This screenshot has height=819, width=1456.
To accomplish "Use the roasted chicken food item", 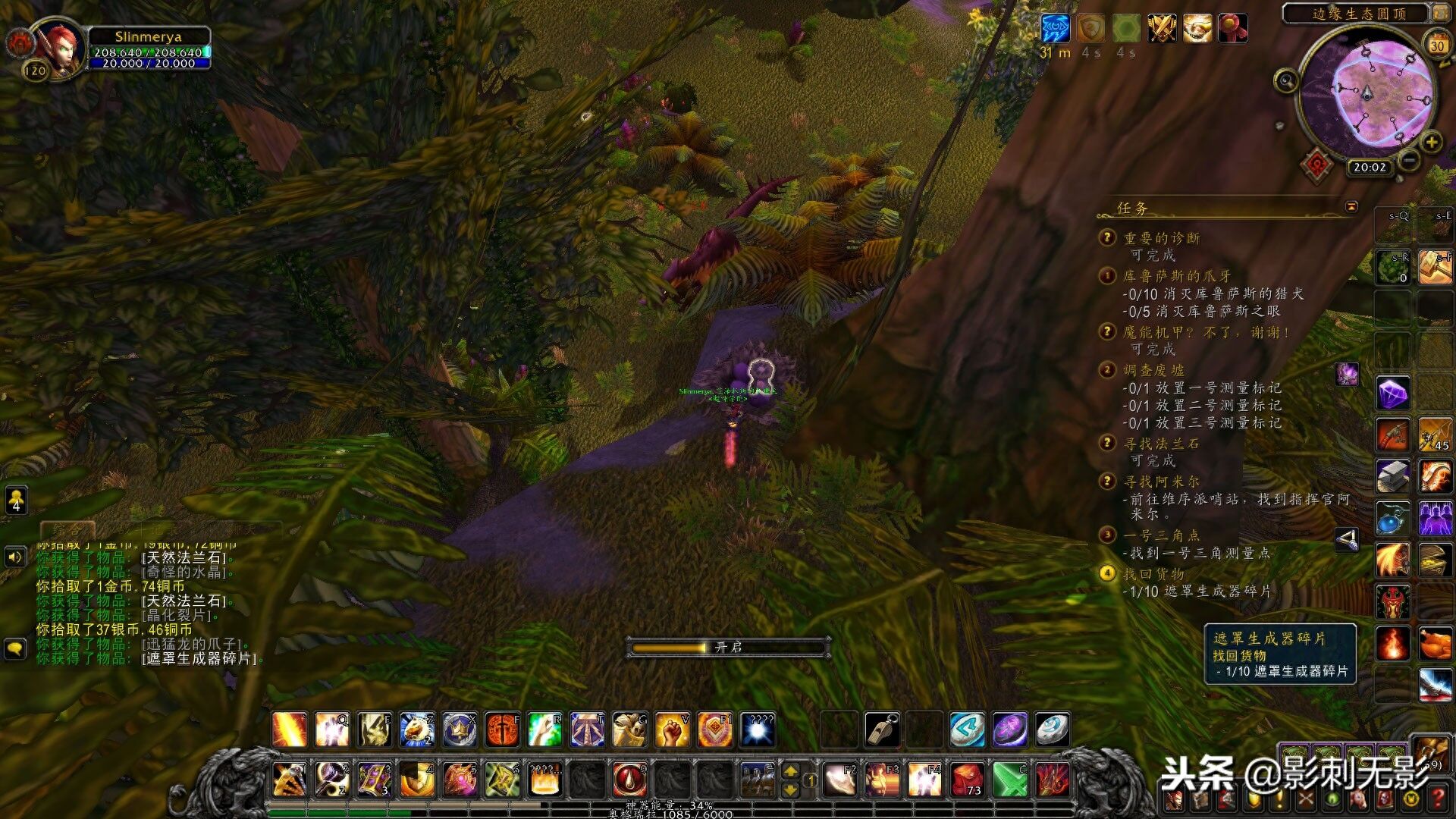I will [1435, 644].
